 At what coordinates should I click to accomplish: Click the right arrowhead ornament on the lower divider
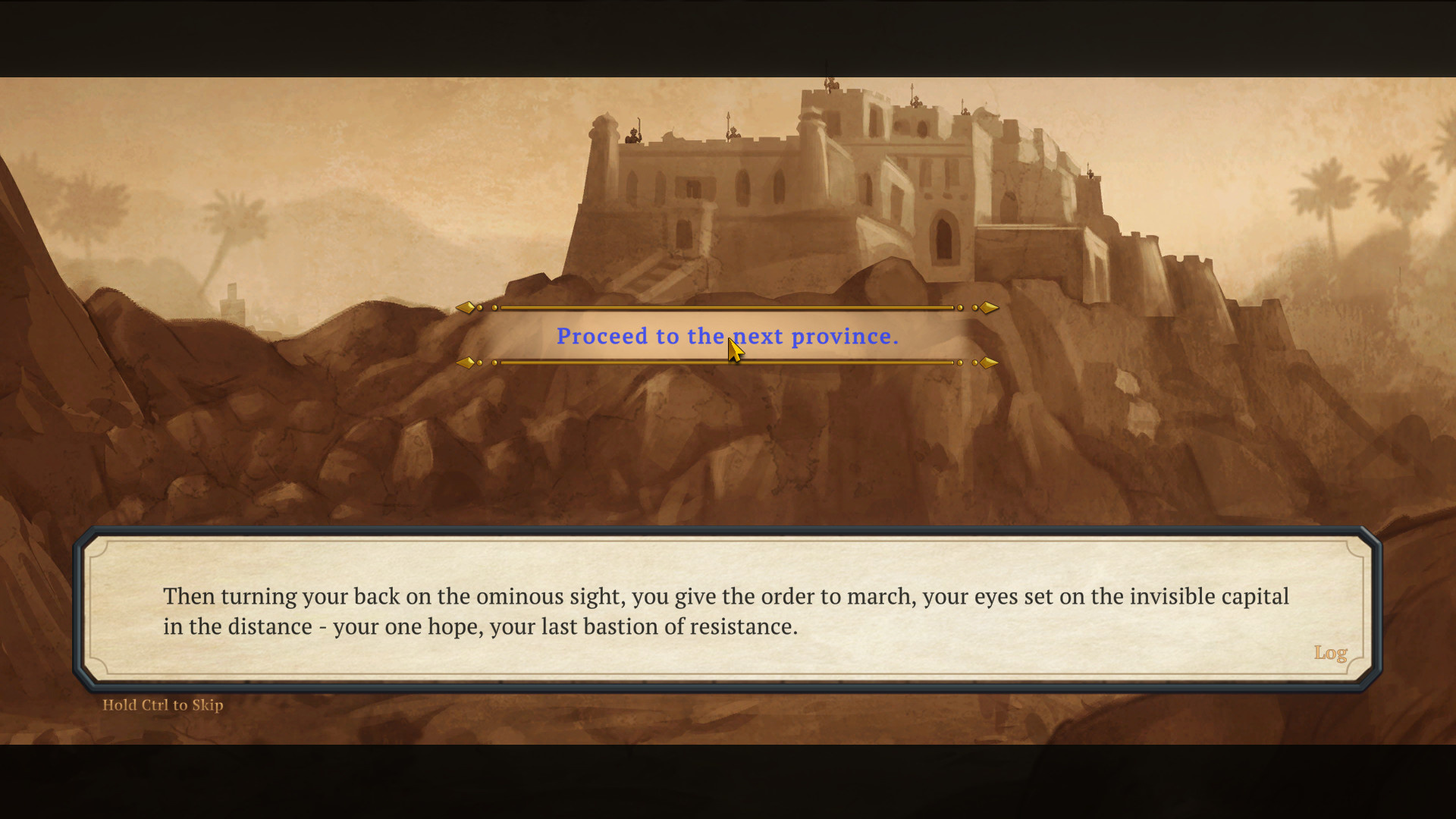987,362
